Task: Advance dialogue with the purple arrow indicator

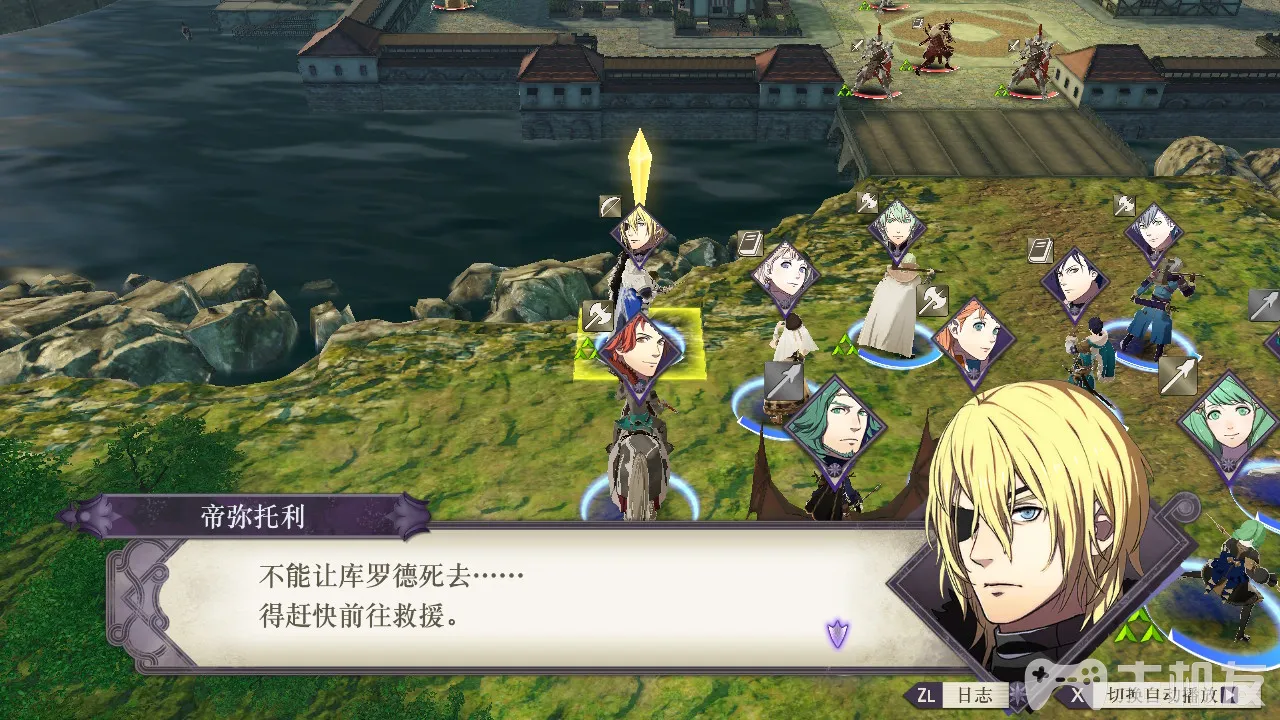Action: coord(837,632)
